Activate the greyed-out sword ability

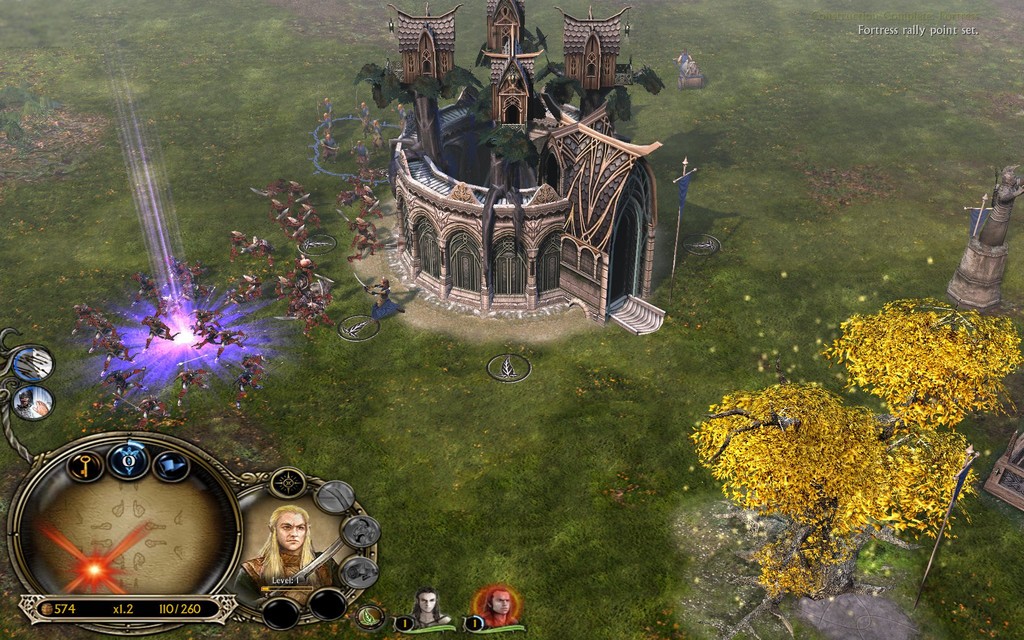pos(334,497)
